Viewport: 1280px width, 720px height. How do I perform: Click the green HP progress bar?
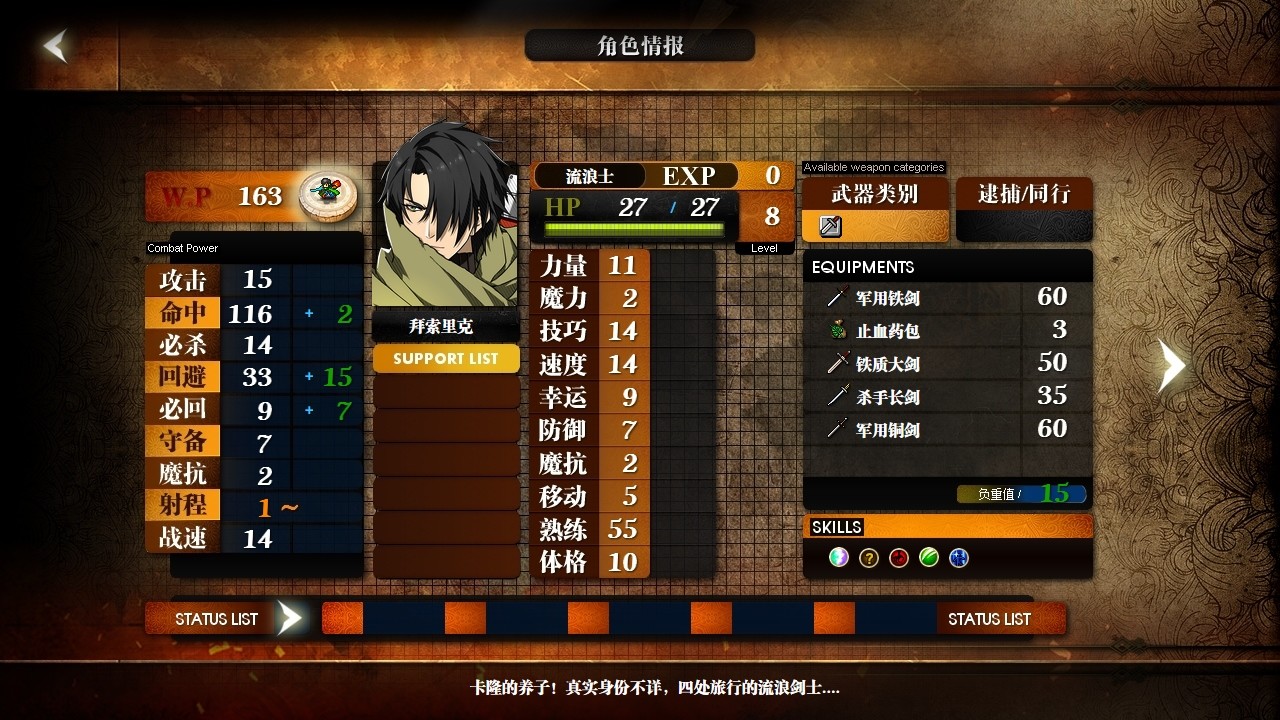point(633,228)
